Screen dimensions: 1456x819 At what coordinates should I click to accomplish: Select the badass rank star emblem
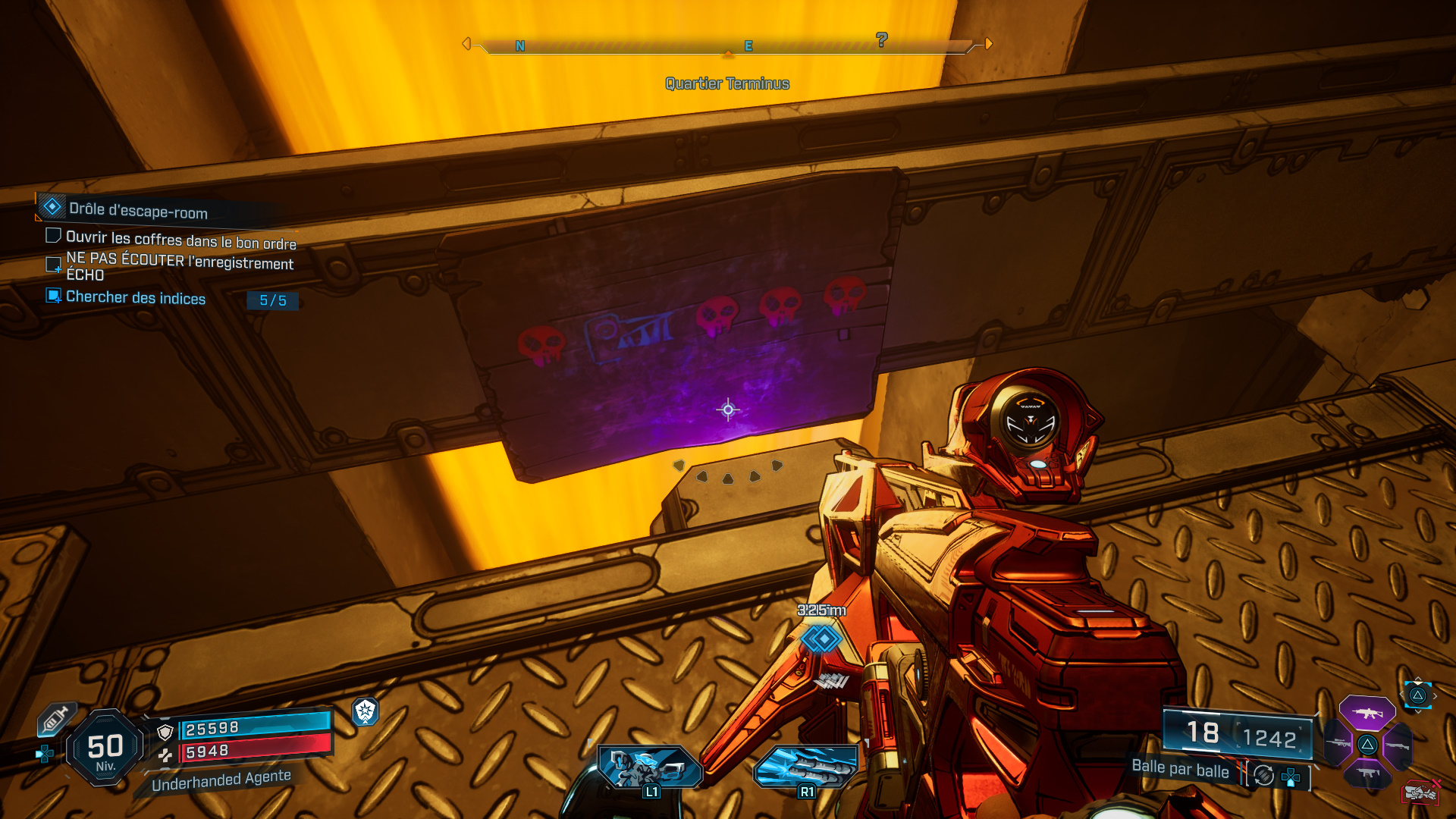366,713
